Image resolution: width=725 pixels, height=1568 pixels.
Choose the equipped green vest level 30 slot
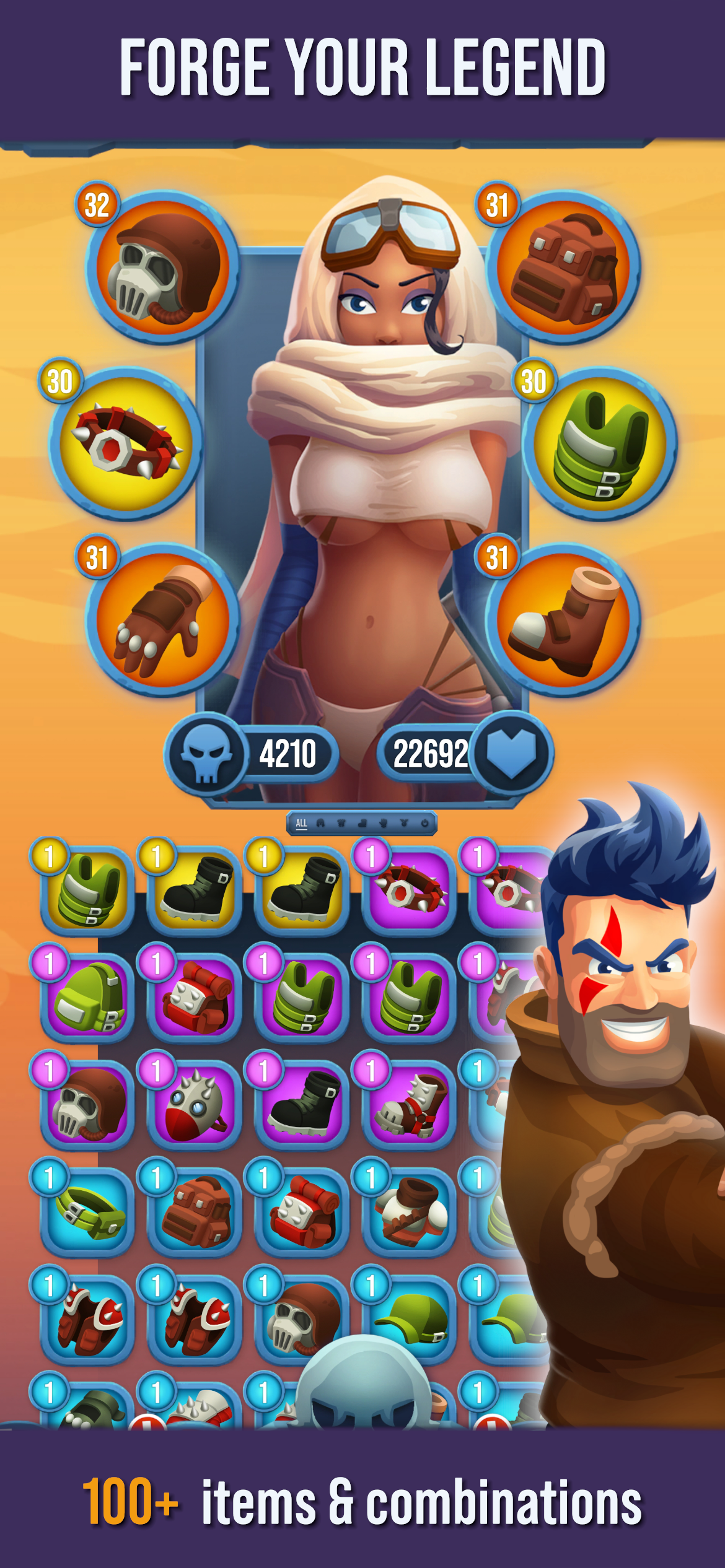click(600, 443)
